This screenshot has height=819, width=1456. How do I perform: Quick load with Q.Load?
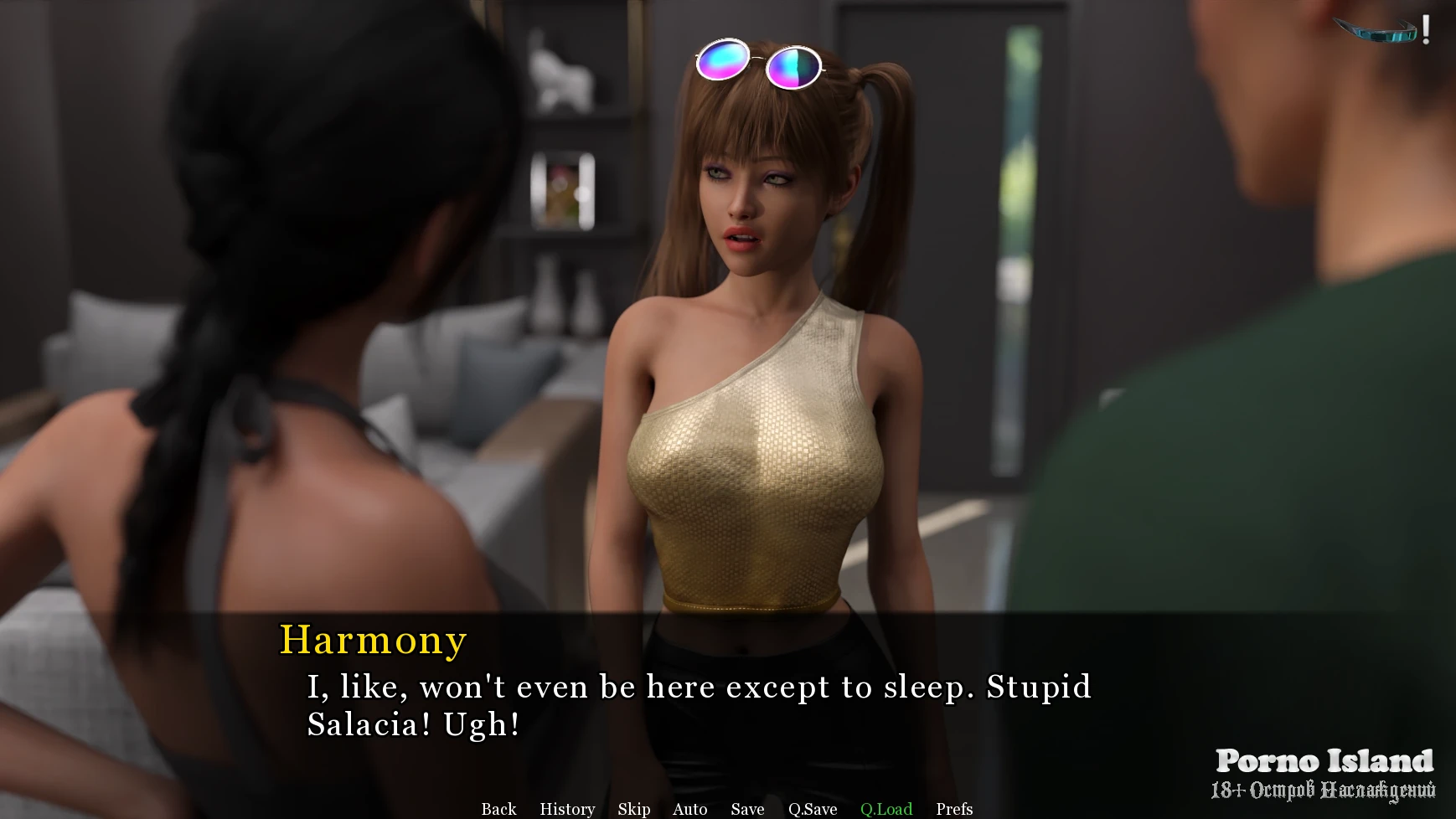click(886, 809)
